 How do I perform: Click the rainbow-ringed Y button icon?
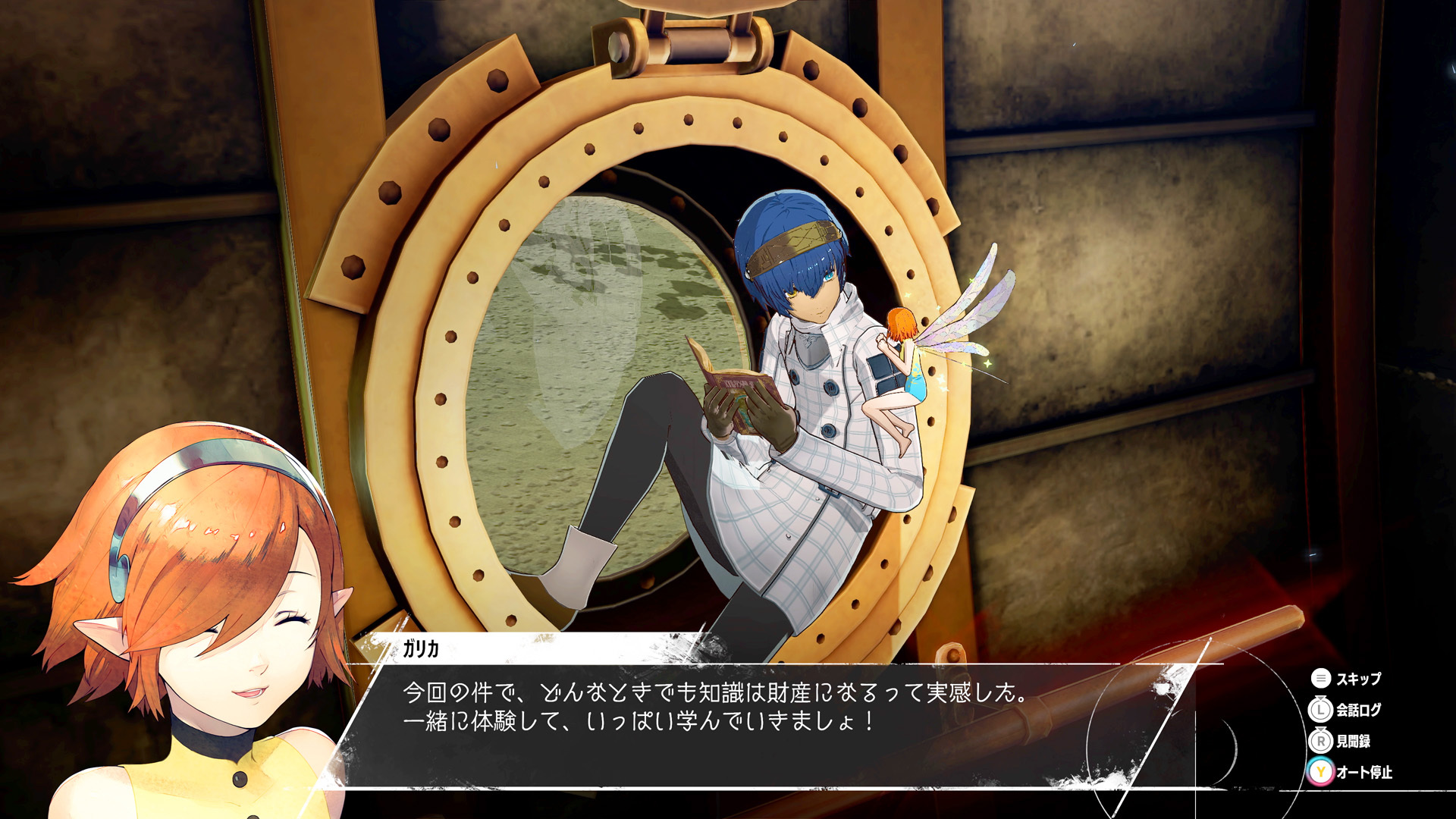point(1320,773)
